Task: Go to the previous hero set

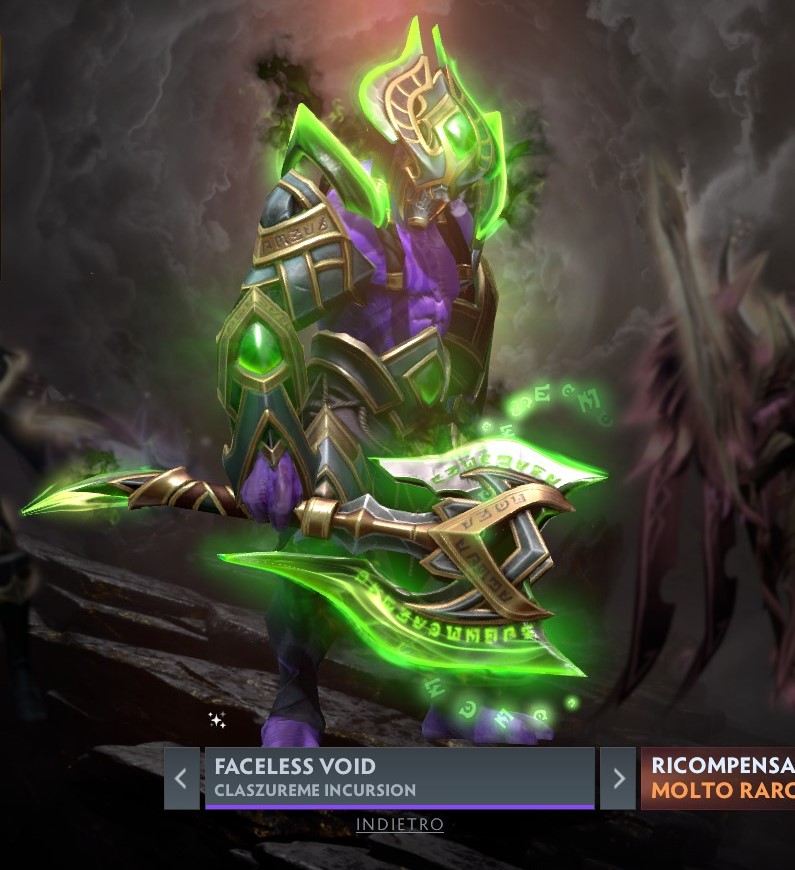Action: [181, 778]
